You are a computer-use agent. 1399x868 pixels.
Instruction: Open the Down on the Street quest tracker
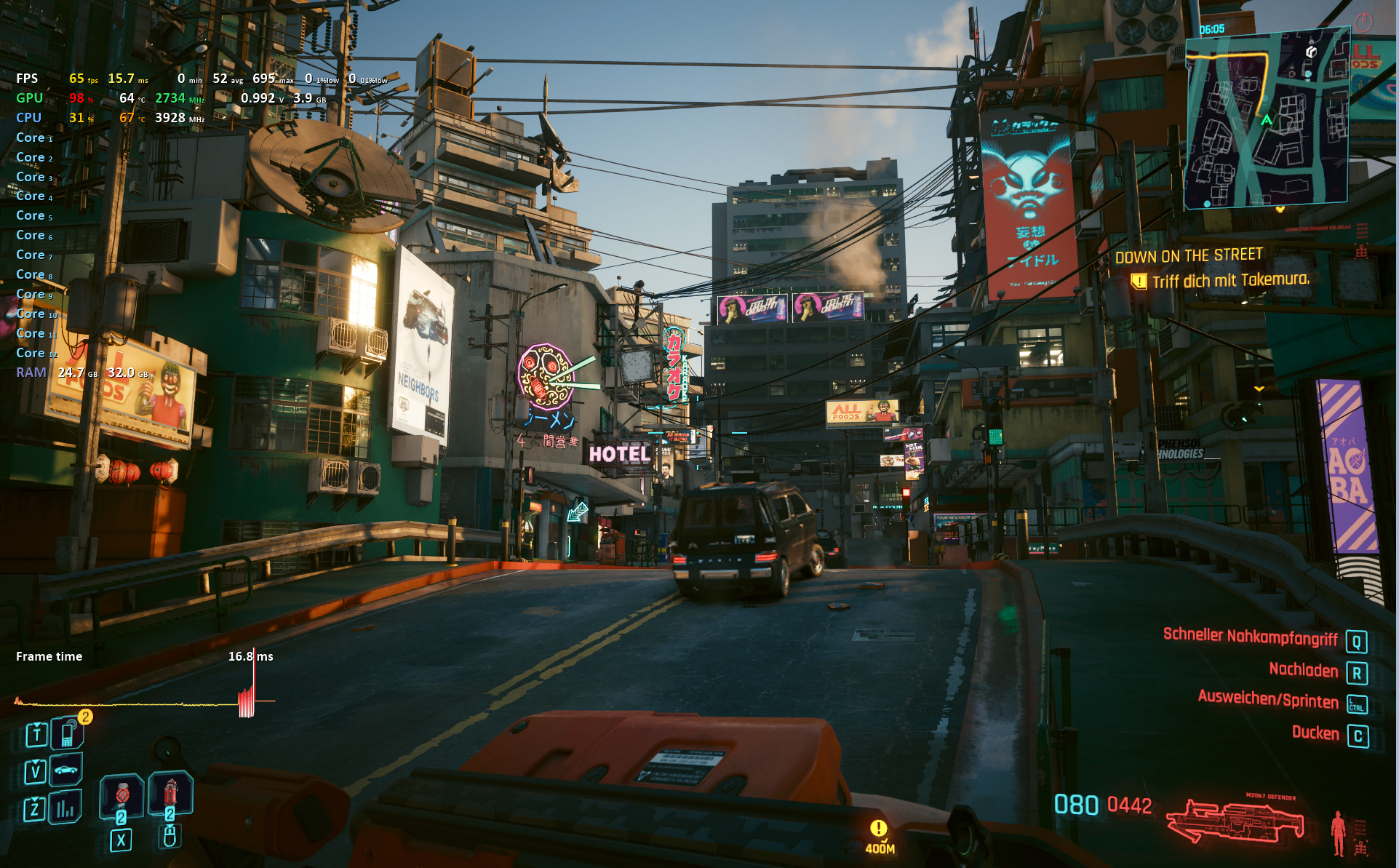click(x=1189, y=256)
